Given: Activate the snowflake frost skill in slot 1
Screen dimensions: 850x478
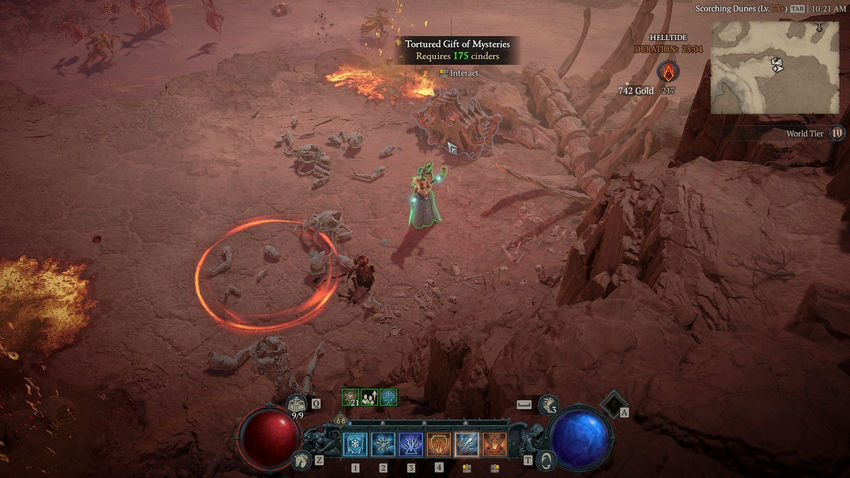Looking at the screenshot, I should (x=355, y=444).
